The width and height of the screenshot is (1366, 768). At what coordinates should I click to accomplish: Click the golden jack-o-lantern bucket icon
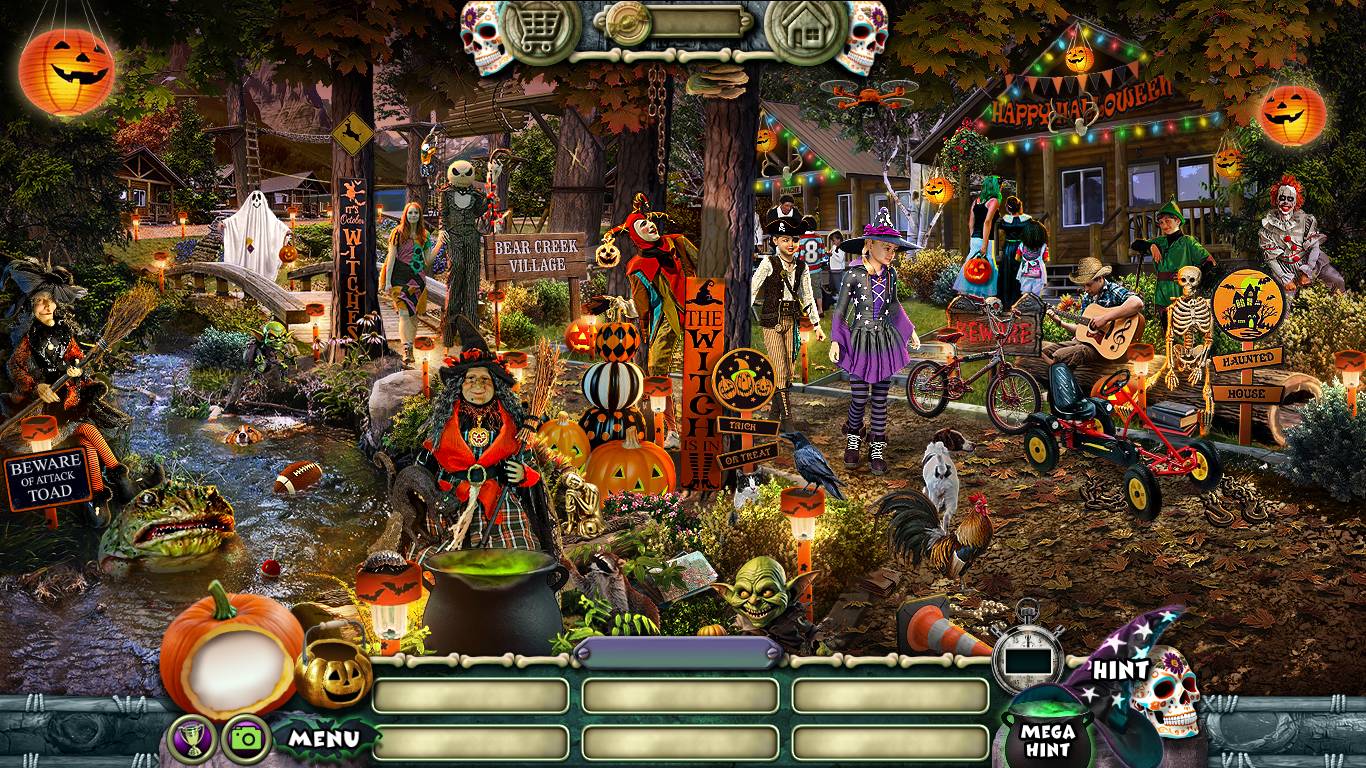tap(334, 667)
